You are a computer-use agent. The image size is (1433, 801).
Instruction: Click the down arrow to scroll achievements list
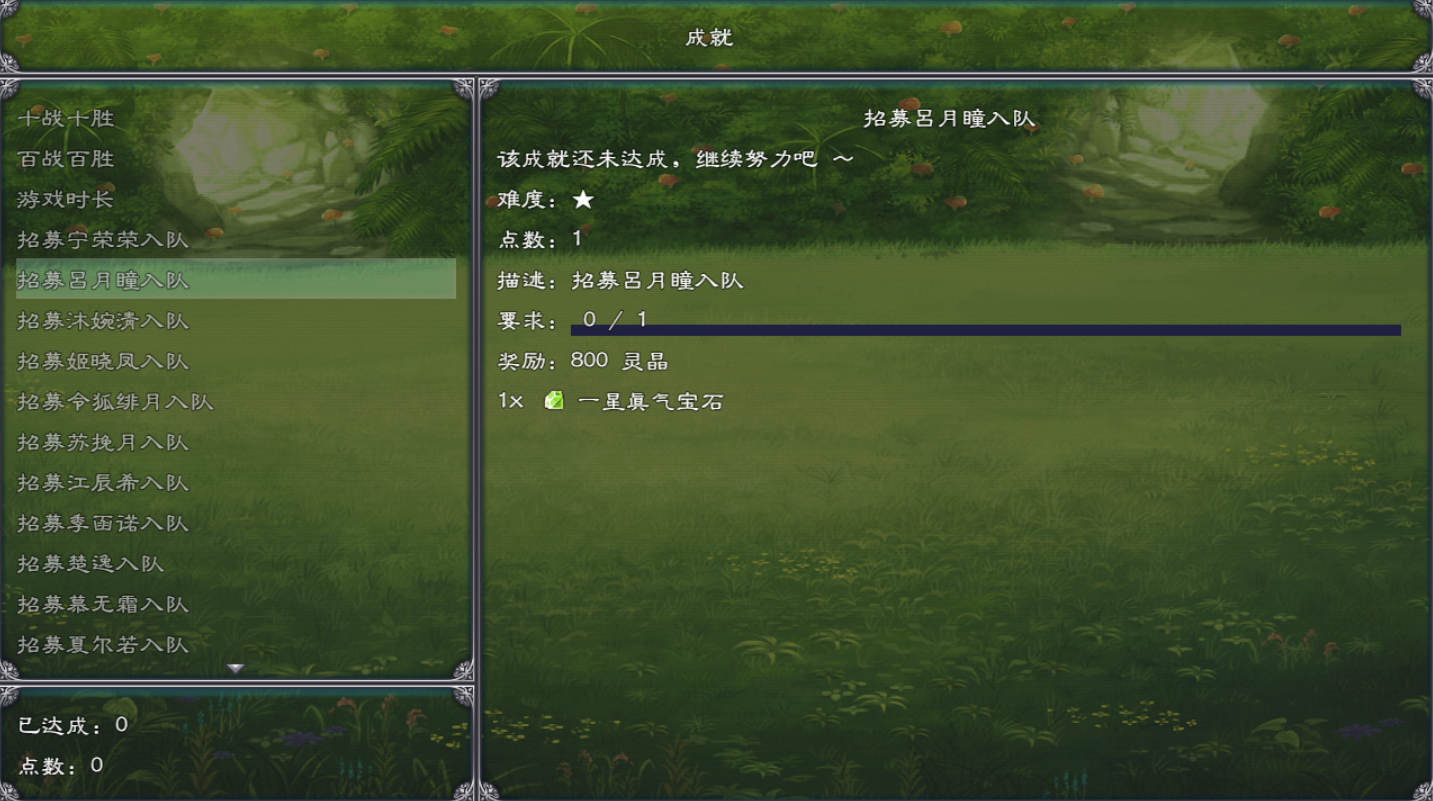[236, 670]
